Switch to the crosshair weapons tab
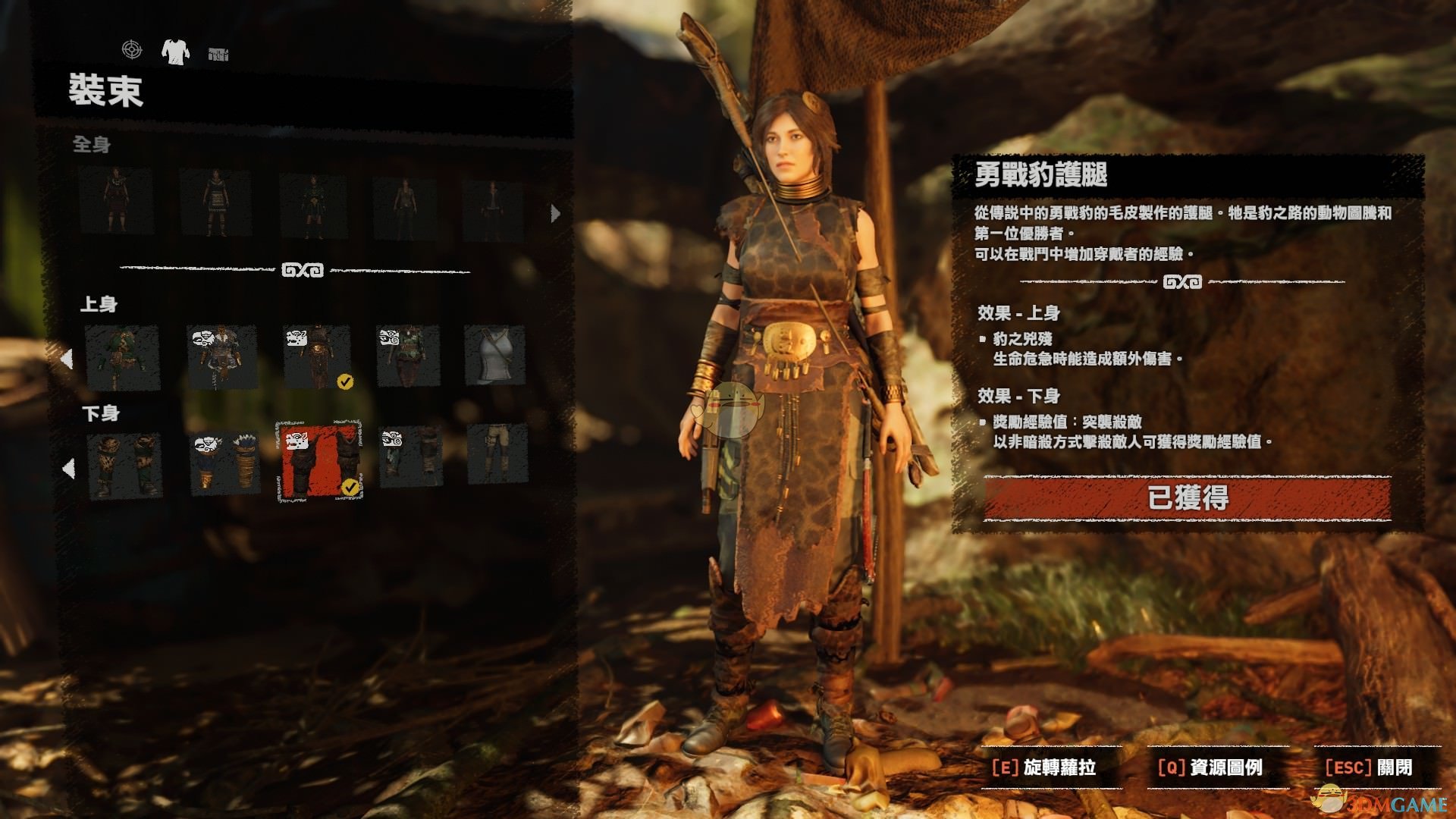This screenshot has width=1456, height=819. tap(132, 50)
